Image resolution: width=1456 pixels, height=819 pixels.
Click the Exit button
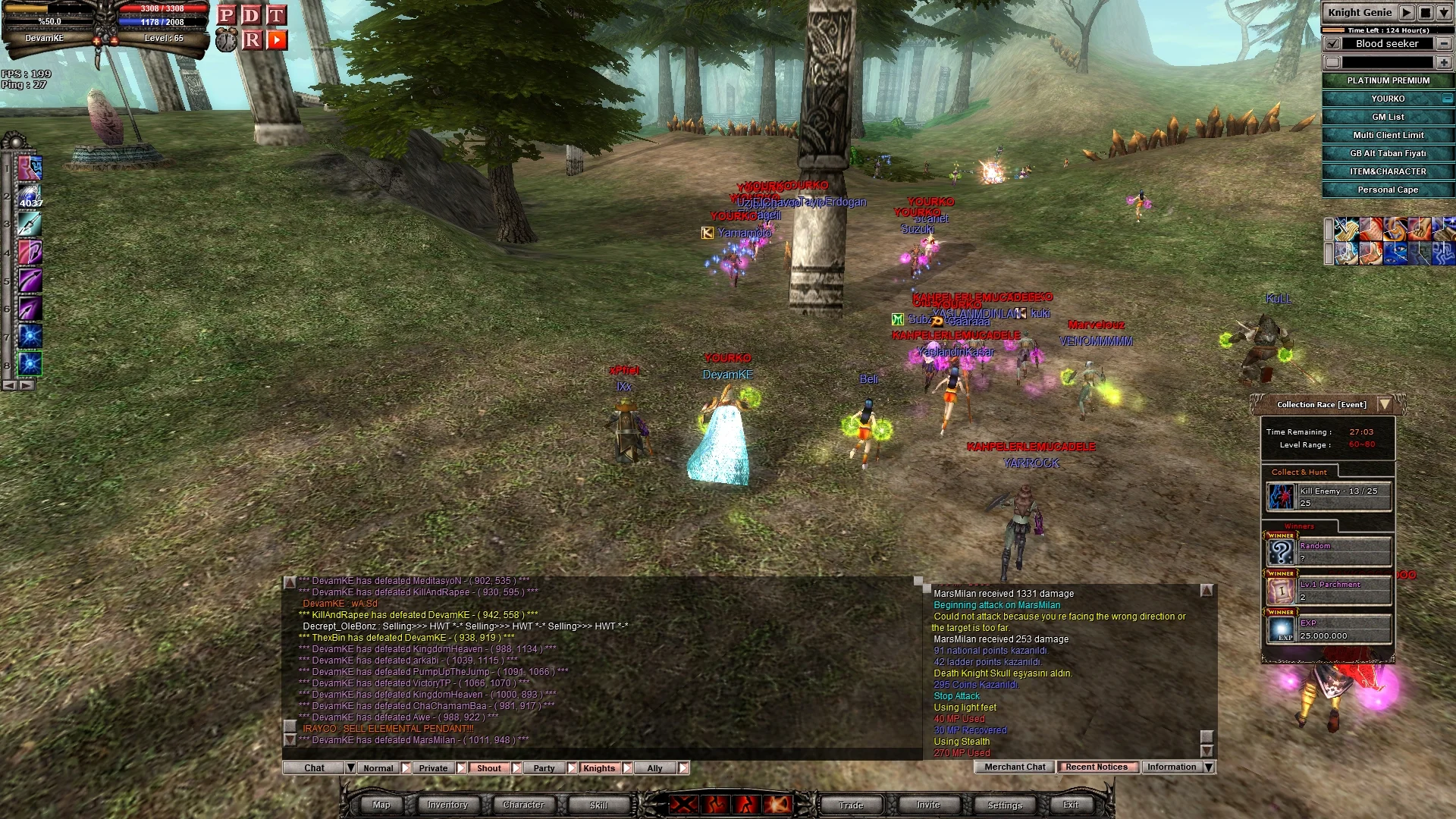pos(1071,805)
